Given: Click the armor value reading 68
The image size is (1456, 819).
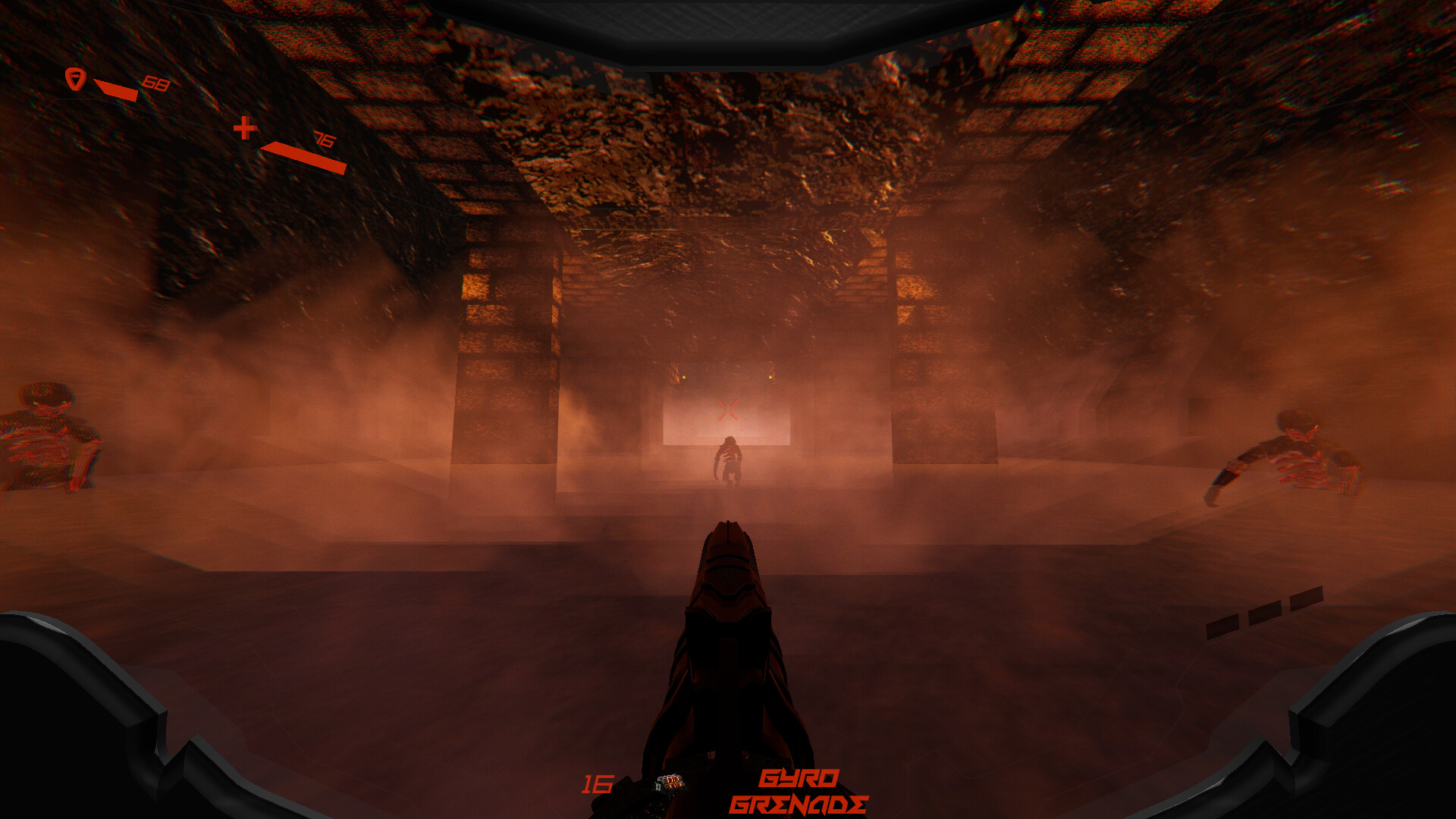Looking at the screenshot, I should (156, 83).
